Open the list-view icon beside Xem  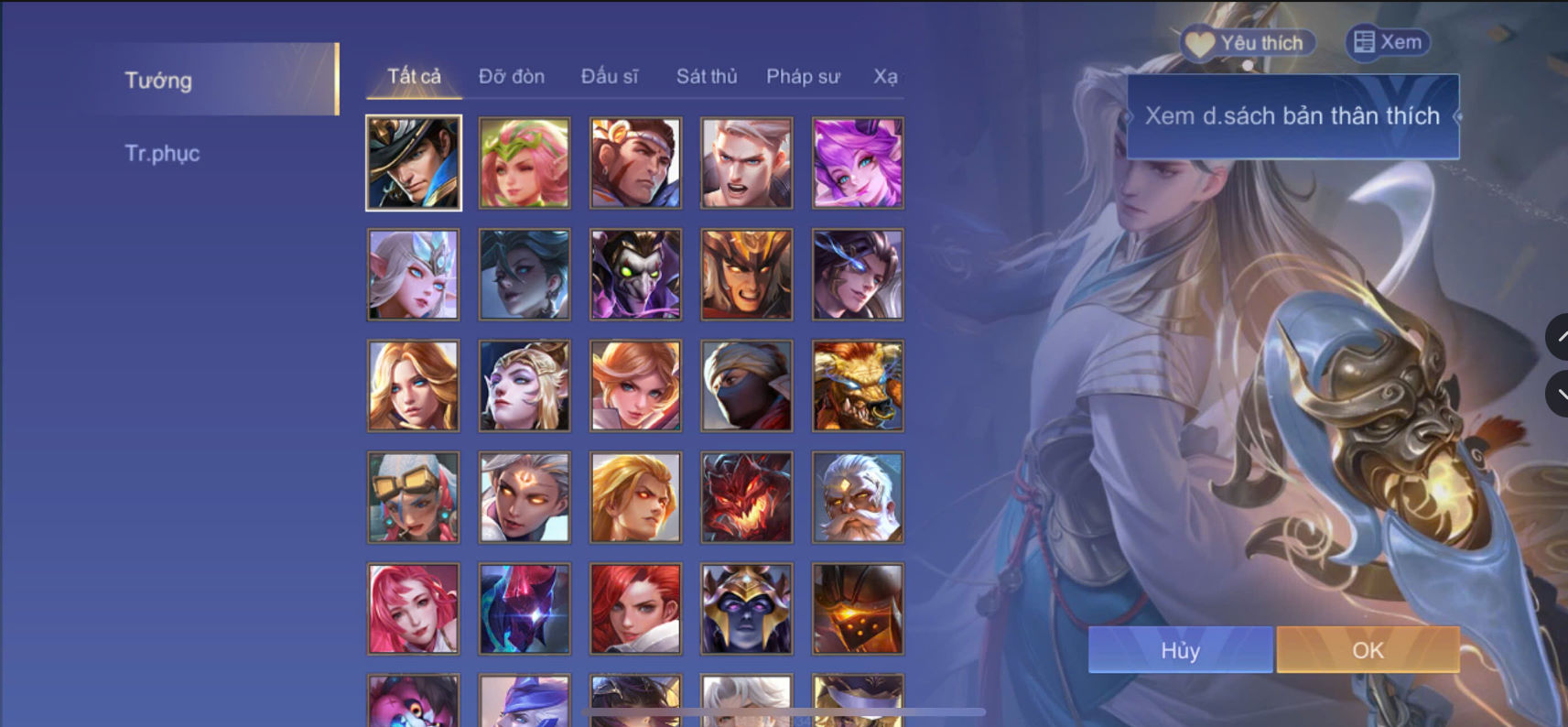(1365, 40)
